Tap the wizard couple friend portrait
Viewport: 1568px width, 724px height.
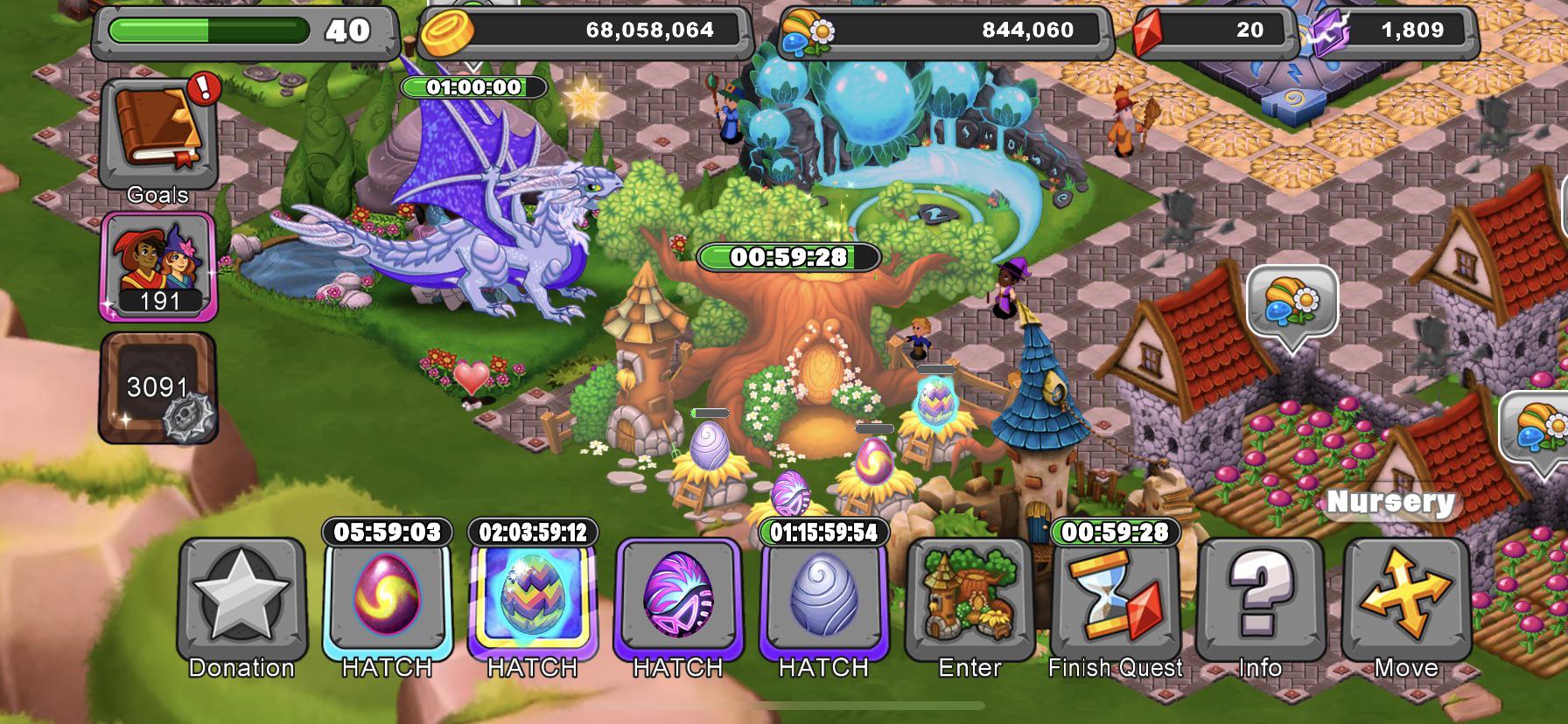(158, 267)
